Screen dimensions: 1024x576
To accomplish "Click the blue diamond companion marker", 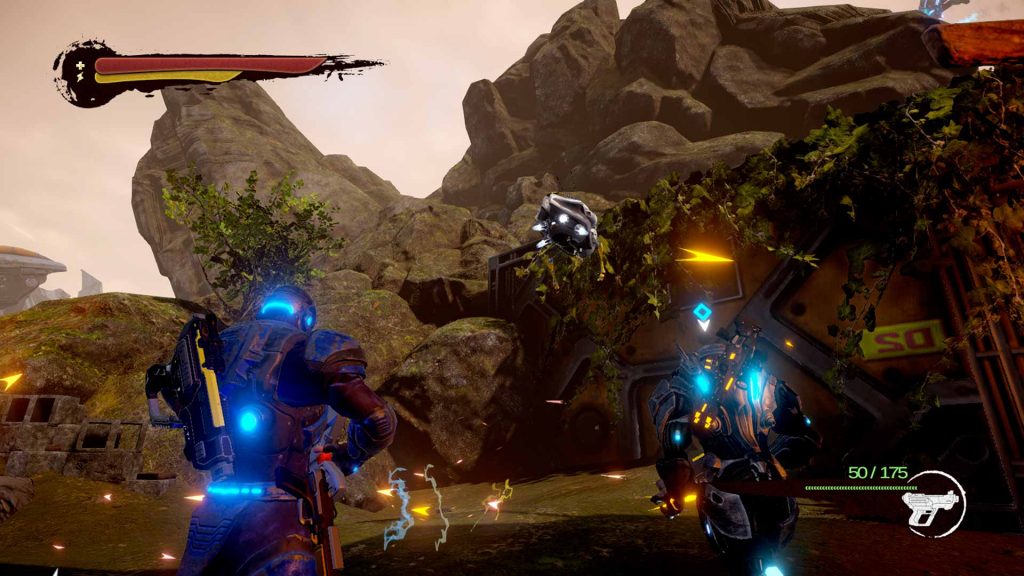I will 702,315.
